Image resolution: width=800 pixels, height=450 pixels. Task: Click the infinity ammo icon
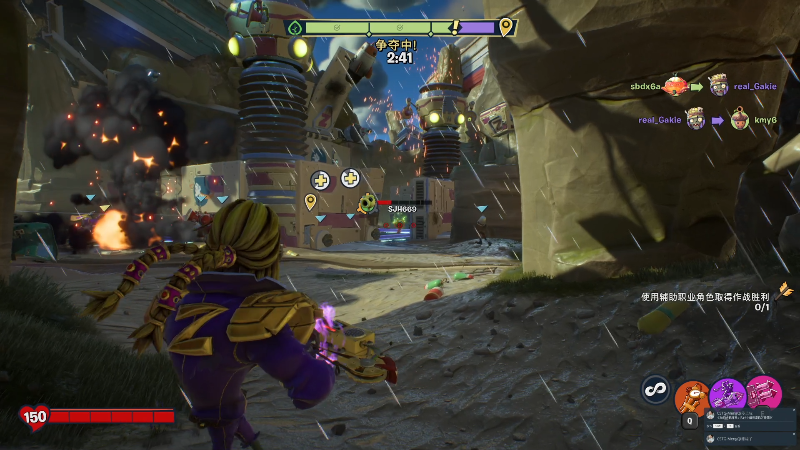[x=656, y=388]
